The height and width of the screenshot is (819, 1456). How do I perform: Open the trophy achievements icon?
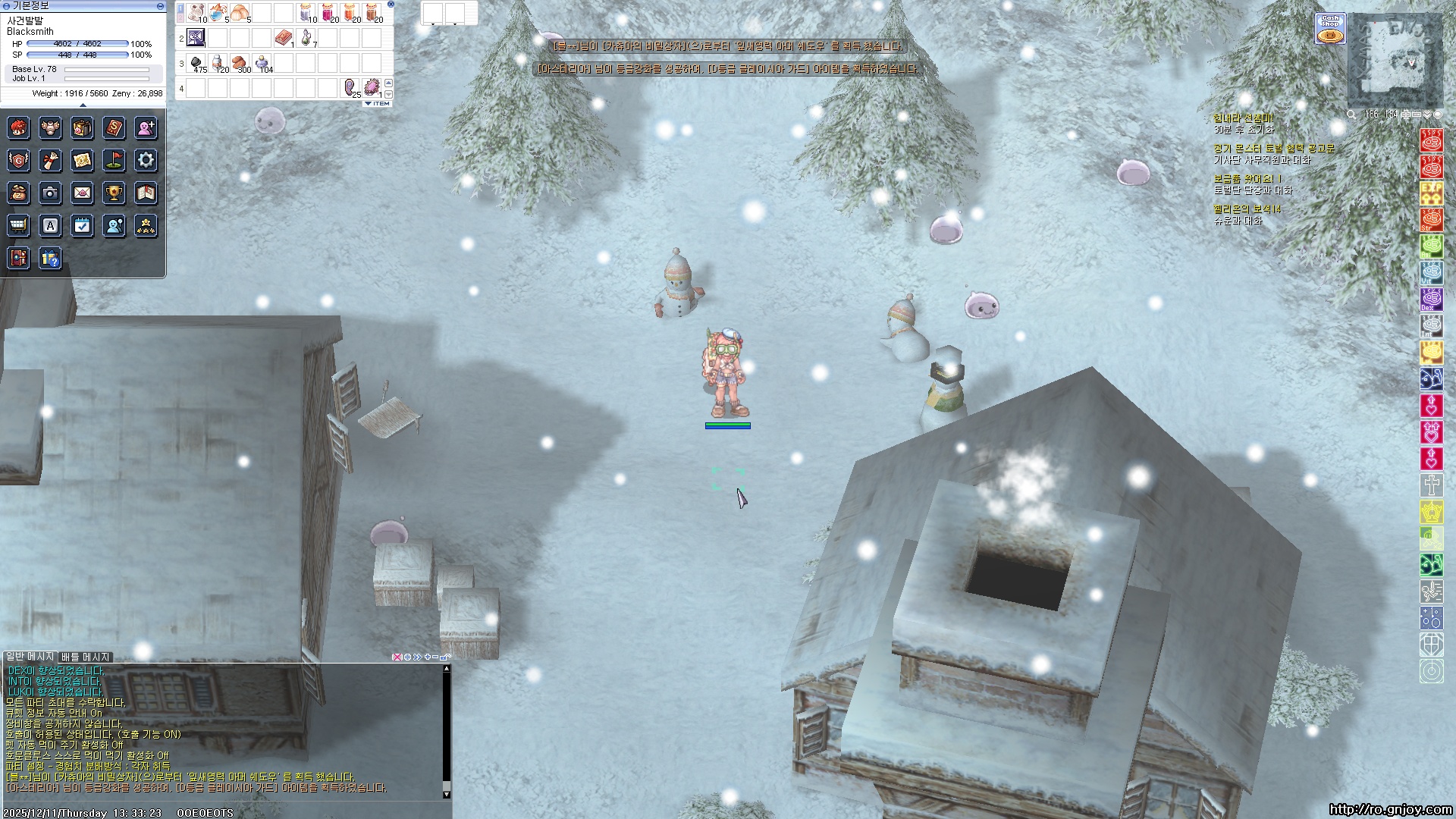tap(114, 193)
